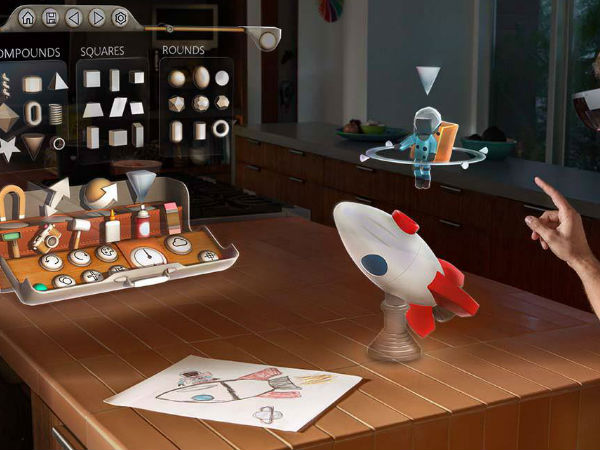Image resolution: width=600 pixels, height=450 pixels.
Task: Select the camera tool in the toolbox
Action: [46, 237]
